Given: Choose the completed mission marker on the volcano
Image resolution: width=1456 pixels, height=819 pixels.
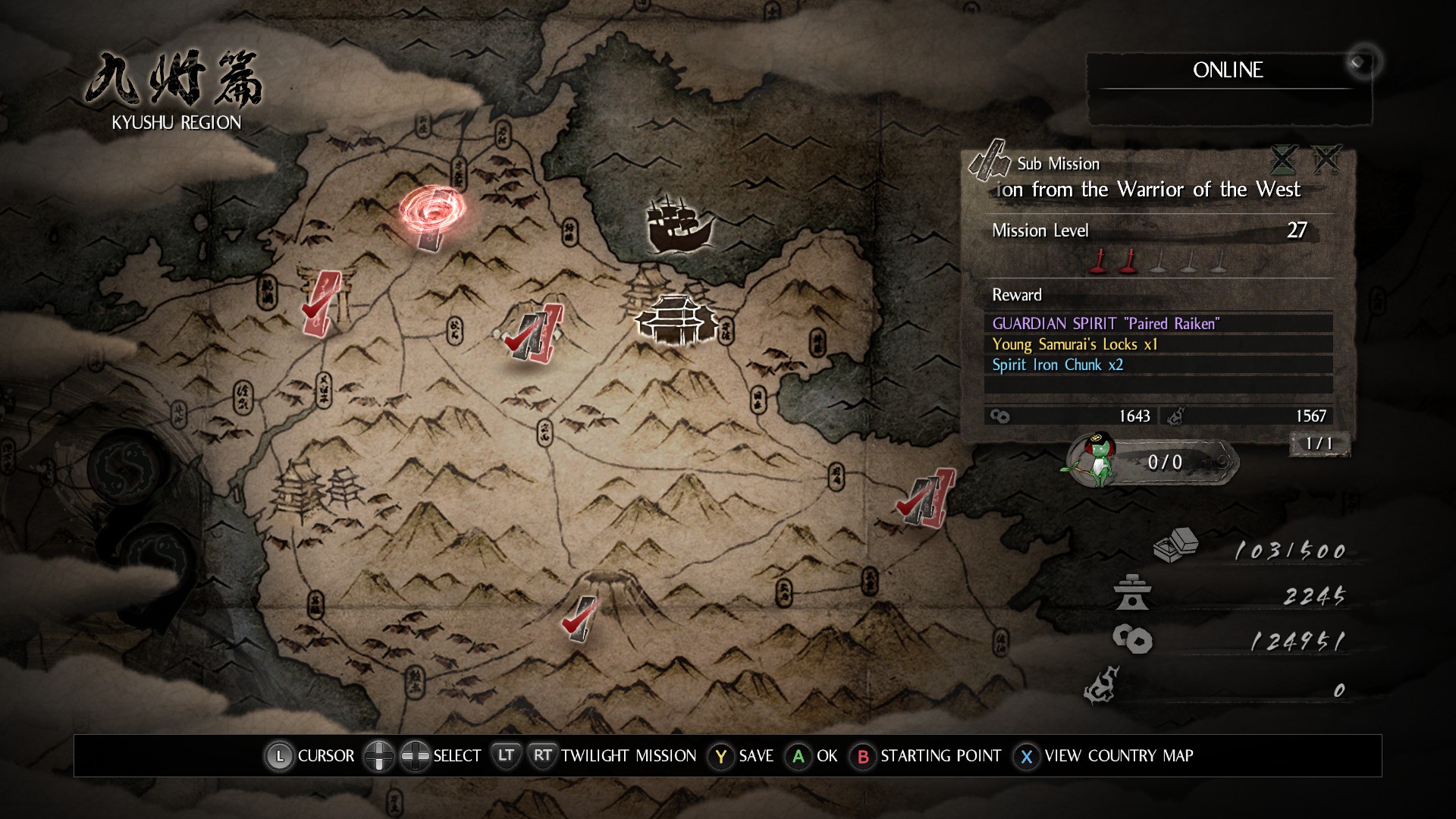Looking at the screenshot, I should [x=580, y=619].
